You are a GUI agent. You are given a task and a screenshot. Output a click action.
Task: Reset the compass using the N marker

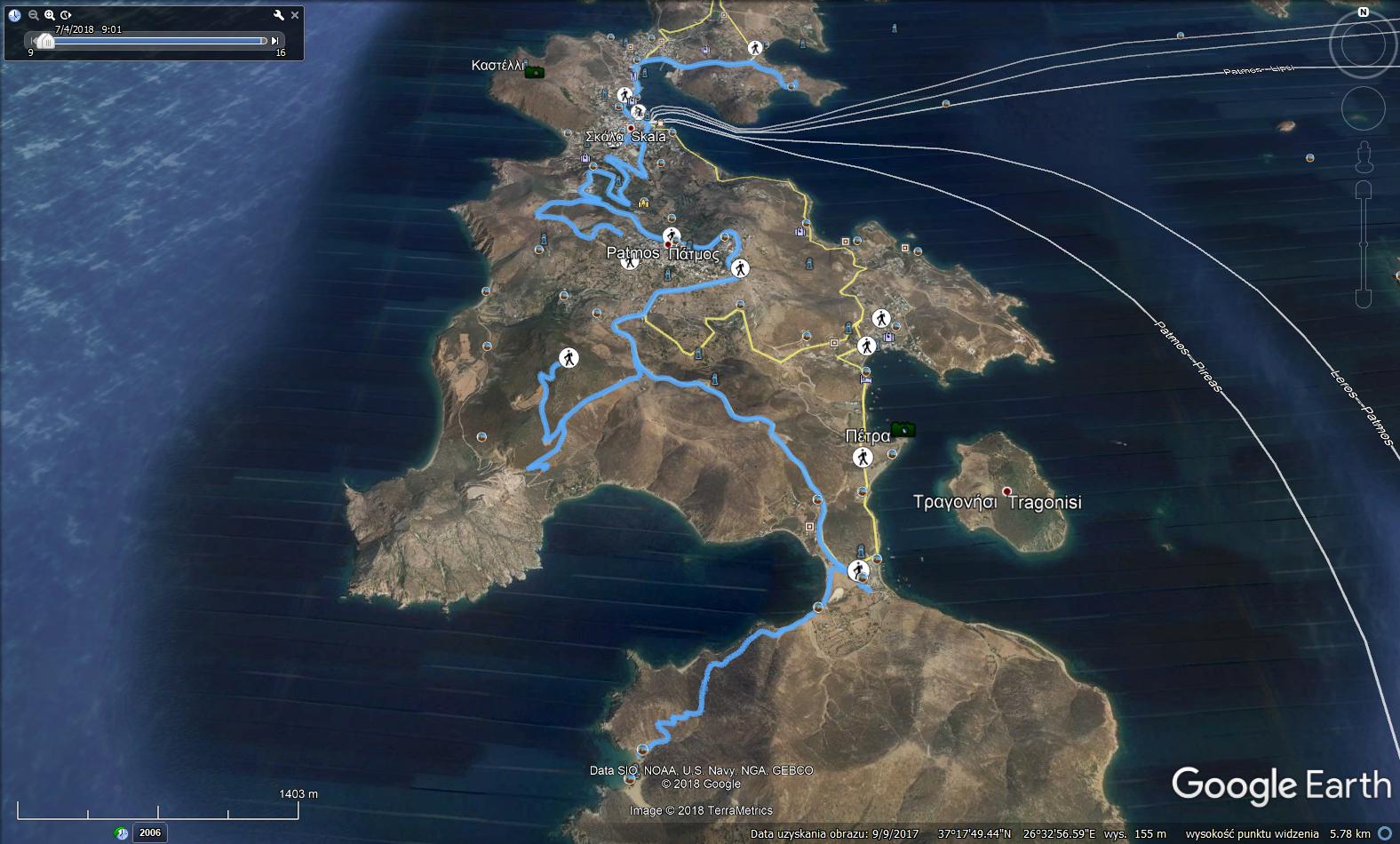(x=1363, y=12)
